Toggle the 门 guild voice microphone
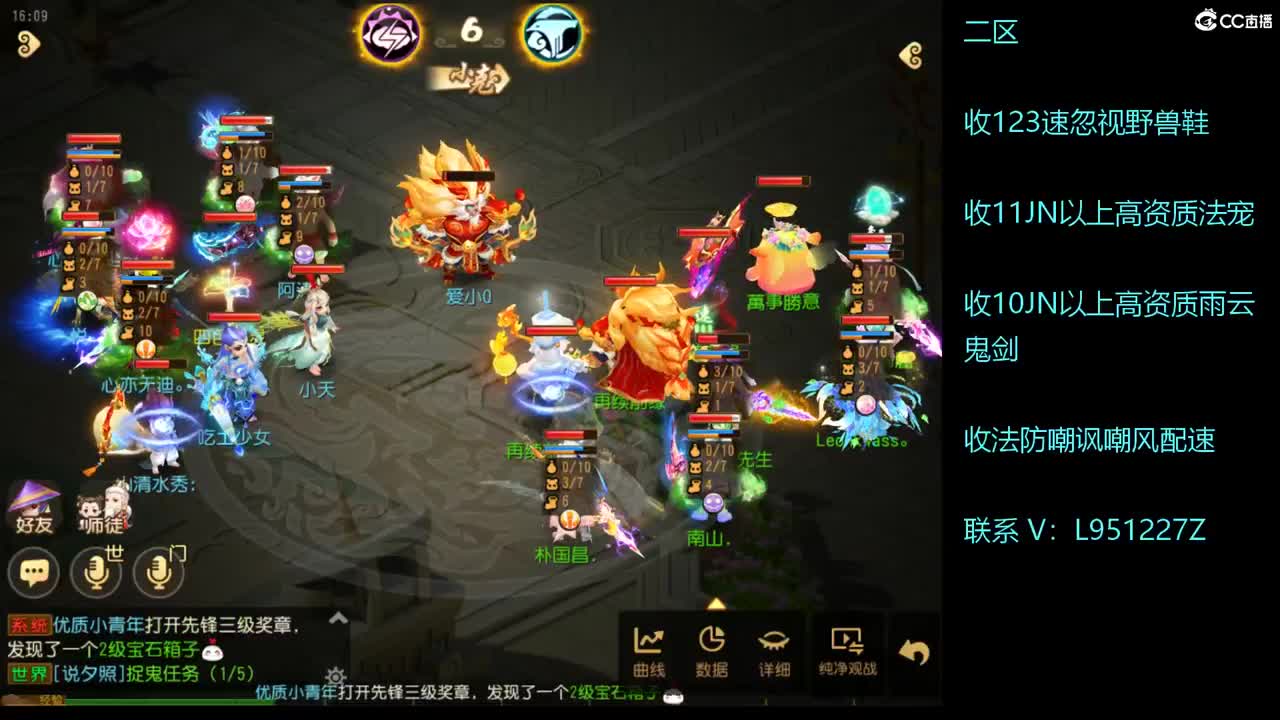Image resolution: width=1280 pixels, height=720 pixels. coord(158,573)
